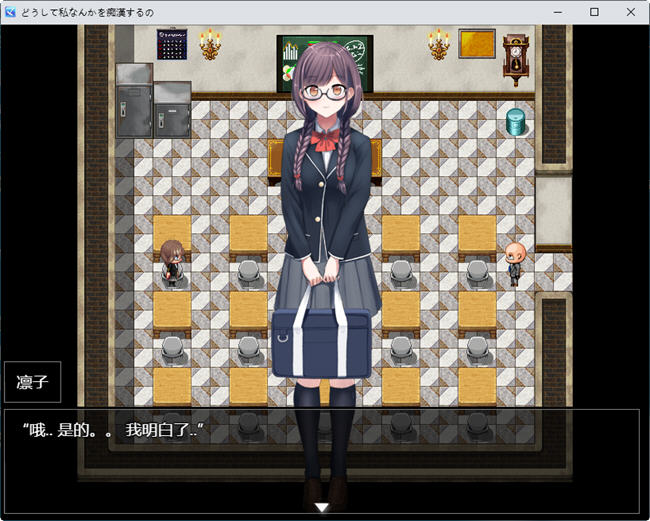
Task: Advance dialogue with the white down arrow
Action: point(322,508)
